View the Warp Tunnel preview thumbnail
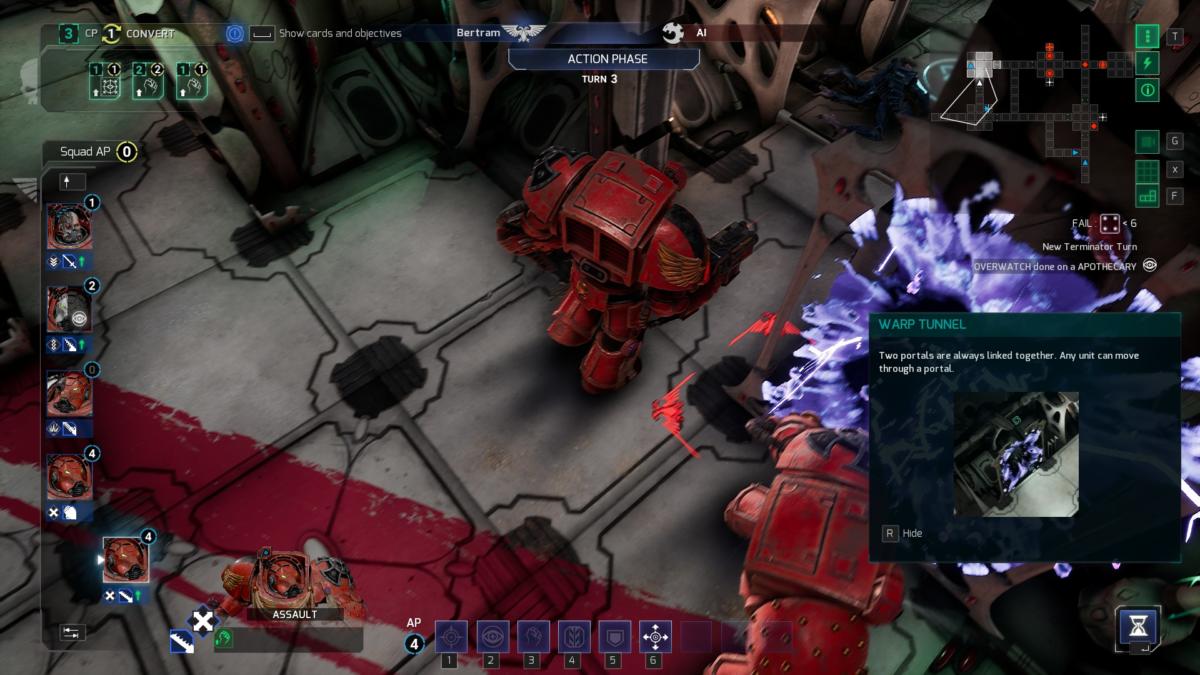The width and height of the screenshot is (1200, 675). pyautogui.click(x=1015, y=453)
